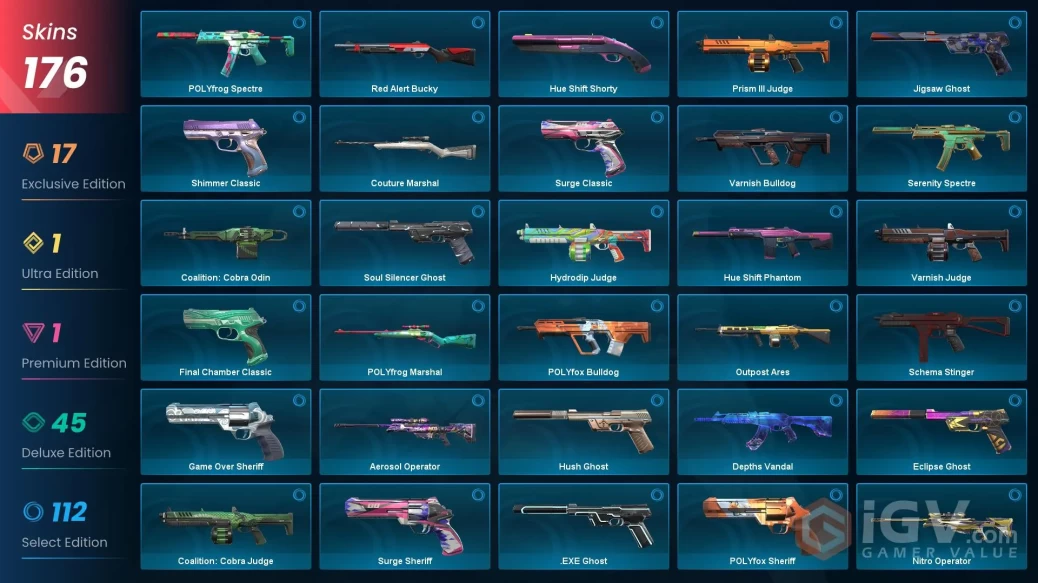The image size is (1038, 583).
Task: Select the Shimmer Classic skin tile
Action: point(225,148)
